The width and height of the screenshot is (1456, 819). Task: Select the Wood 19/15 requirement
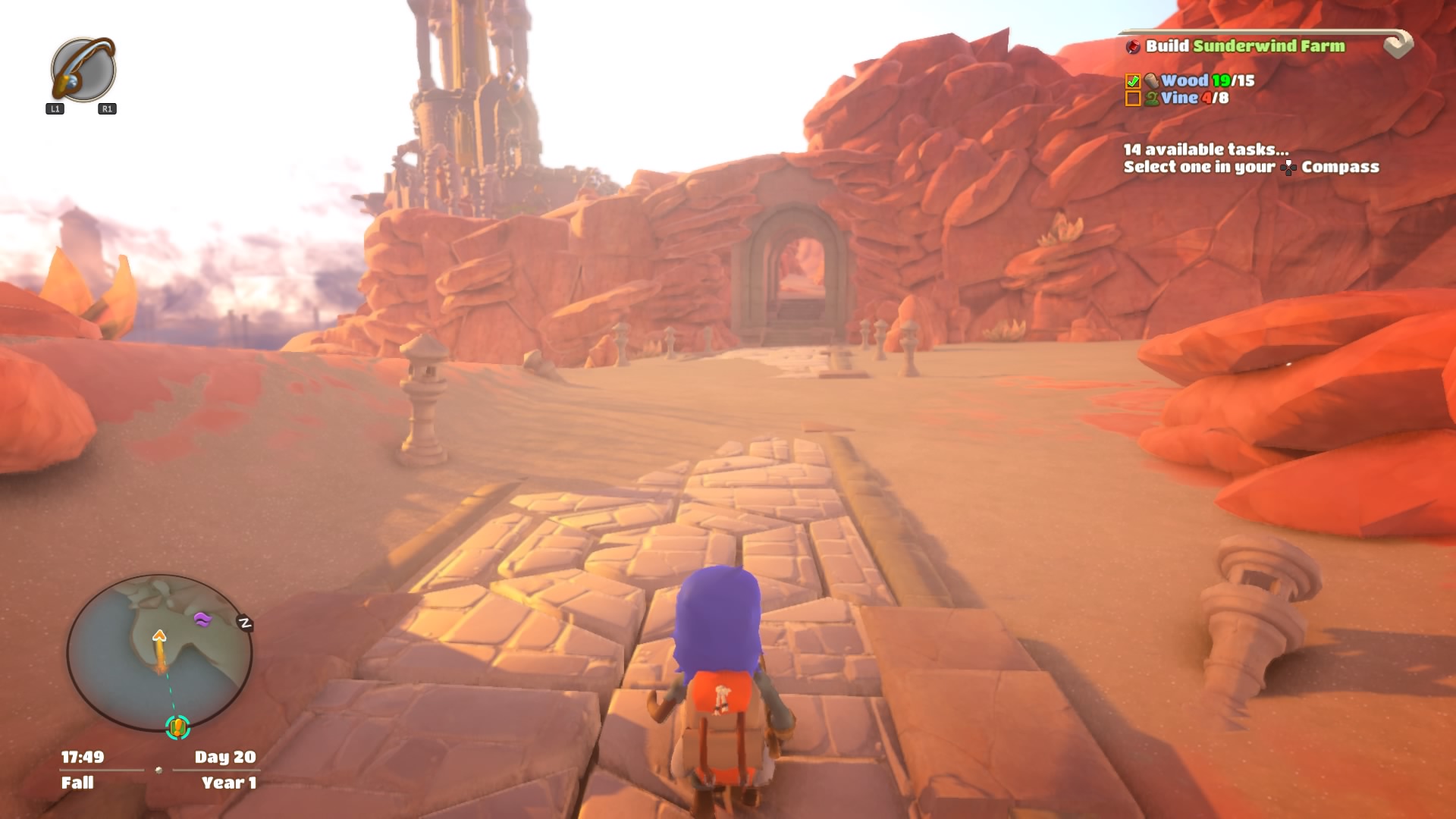(1207, 80)
